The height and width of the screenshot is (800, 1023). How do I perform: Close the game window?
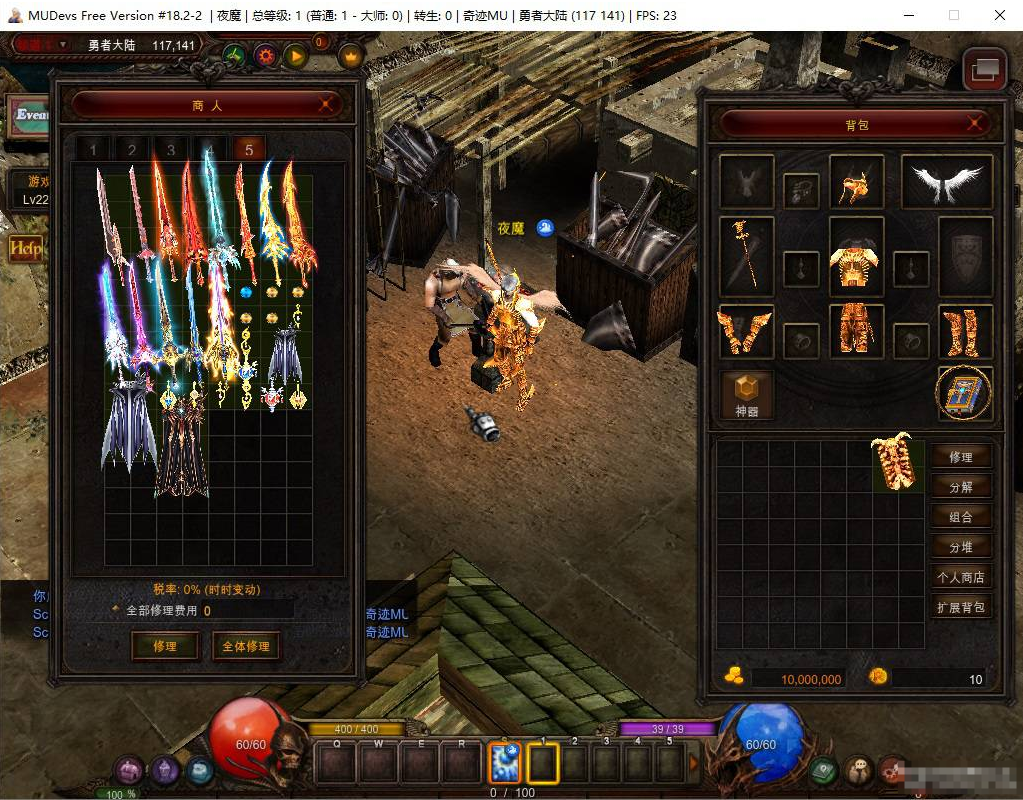(x=1000, y=15)
